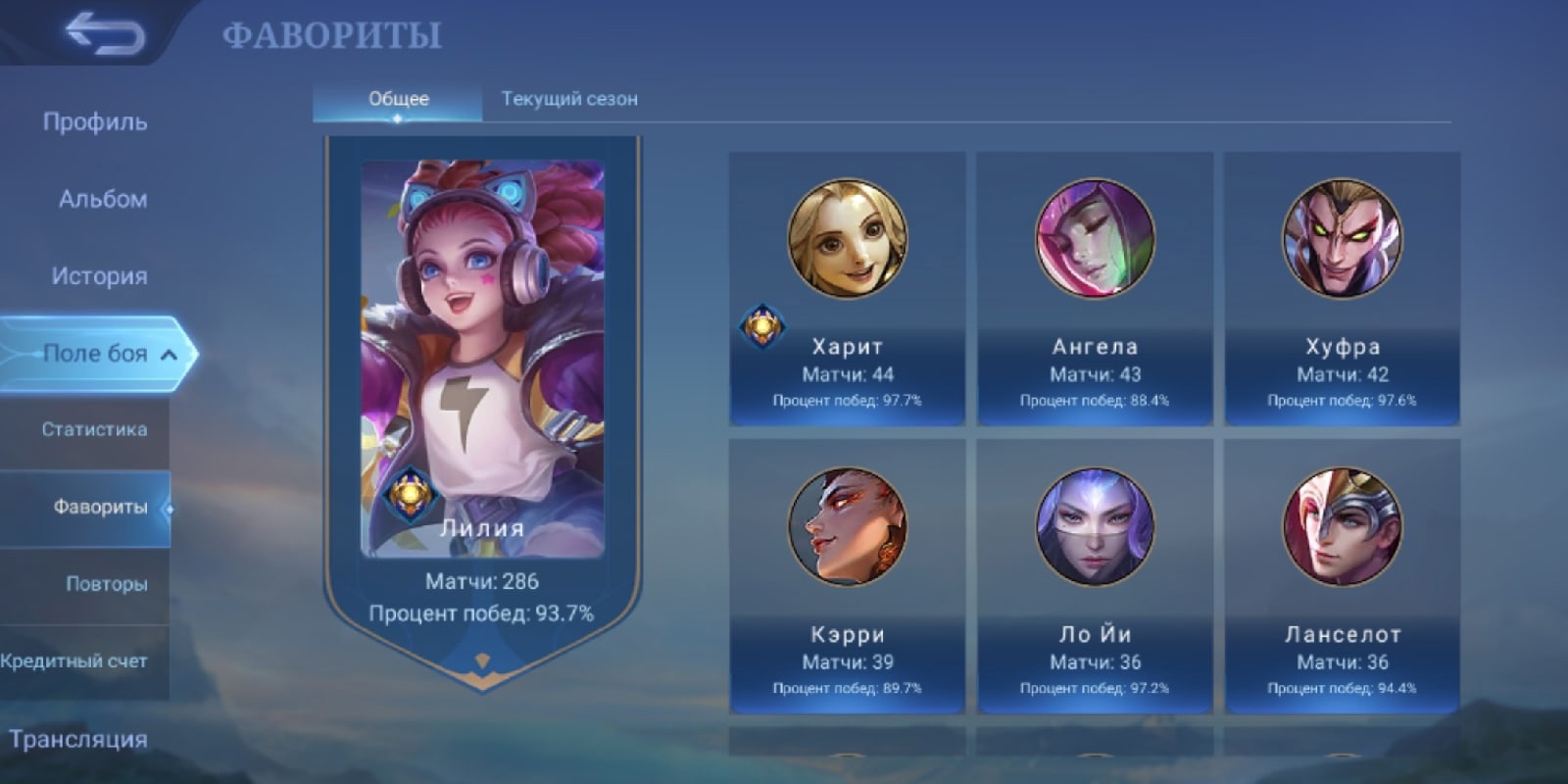Screen dimensions: 1568x784
Task: Select the Фавориты submenu entry
Action: (x=99, y=507)
